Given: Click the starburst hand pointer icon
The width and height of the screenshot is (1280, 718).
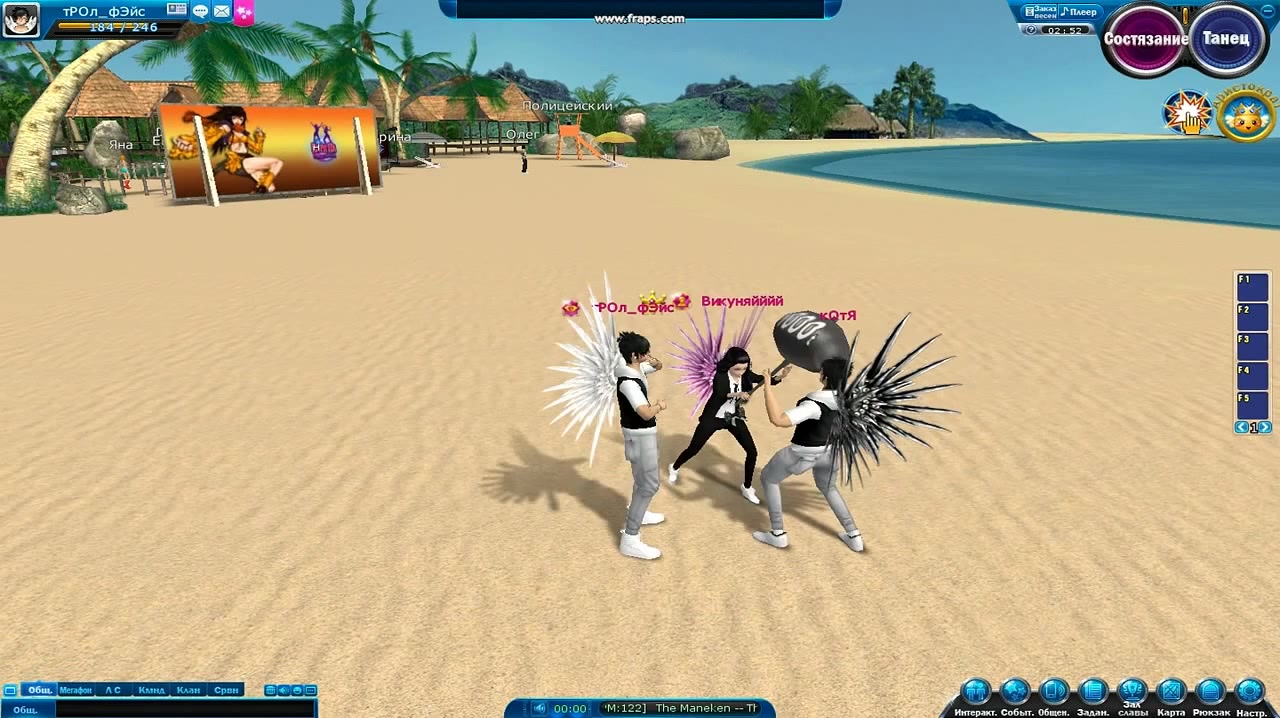Looking at the screenshot, I should 1188,113.
